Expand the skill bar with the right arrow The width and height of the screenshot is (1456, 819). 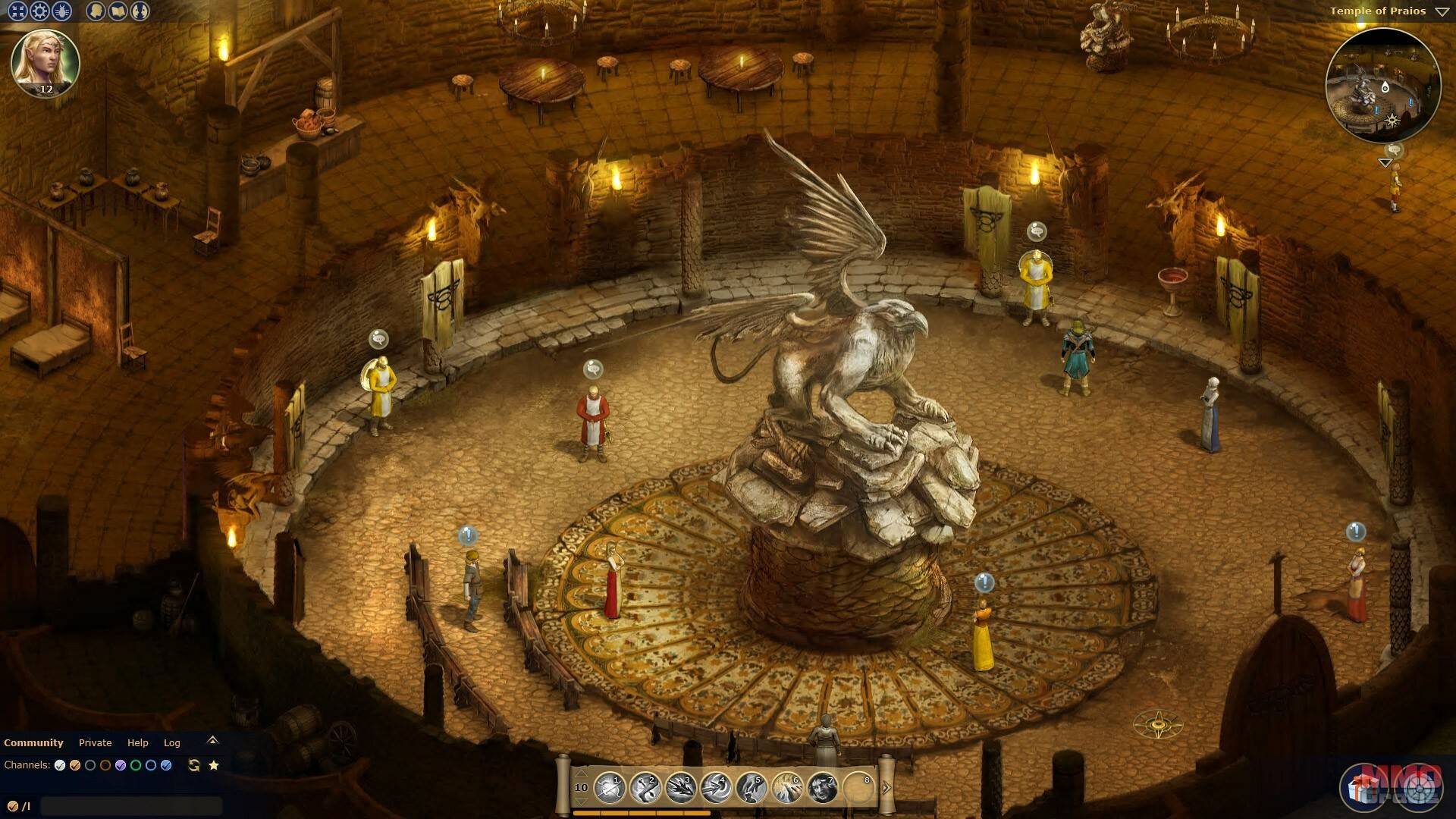click(886, 787)
